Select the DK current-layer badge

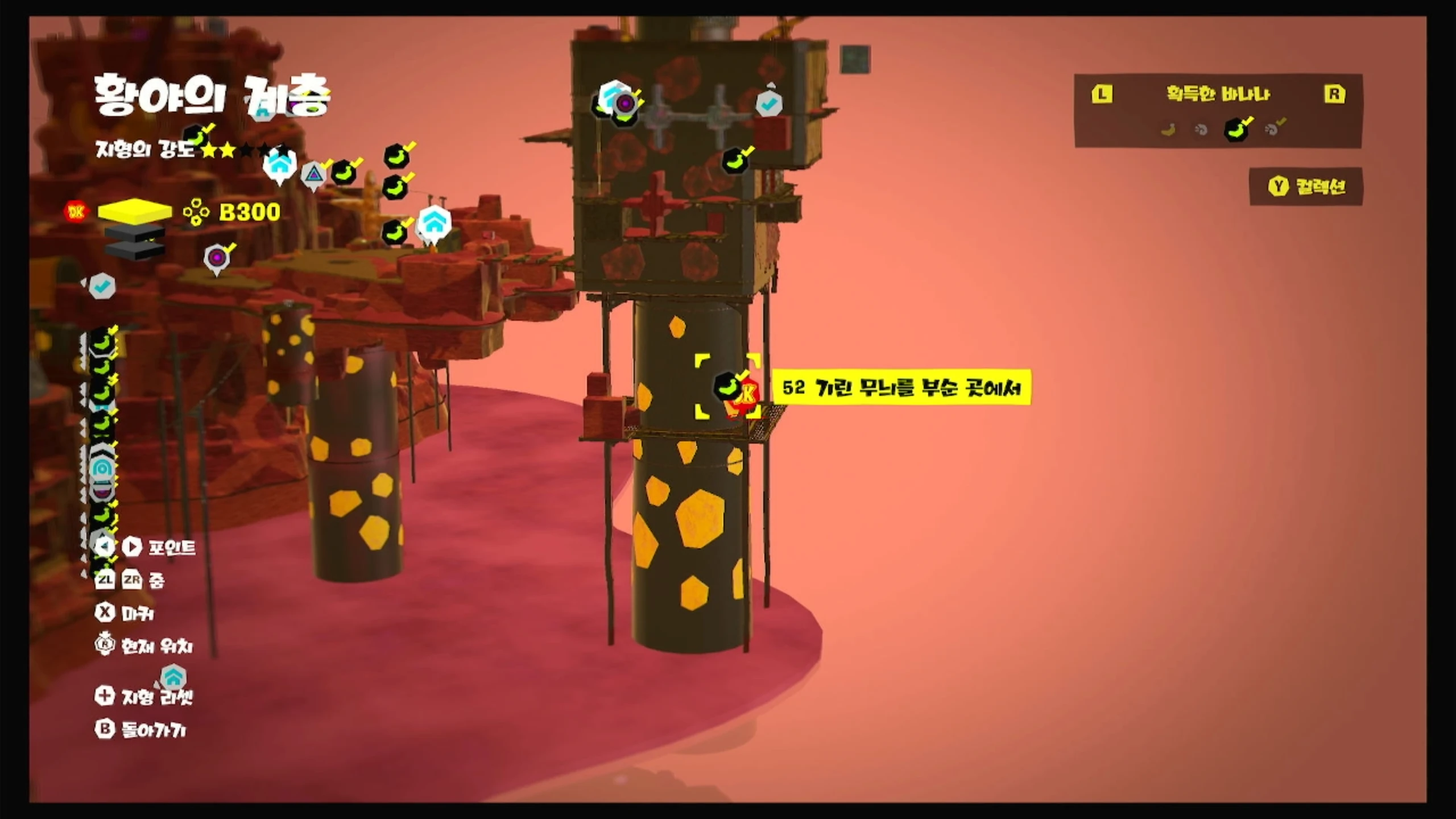(x=76, y=212)
